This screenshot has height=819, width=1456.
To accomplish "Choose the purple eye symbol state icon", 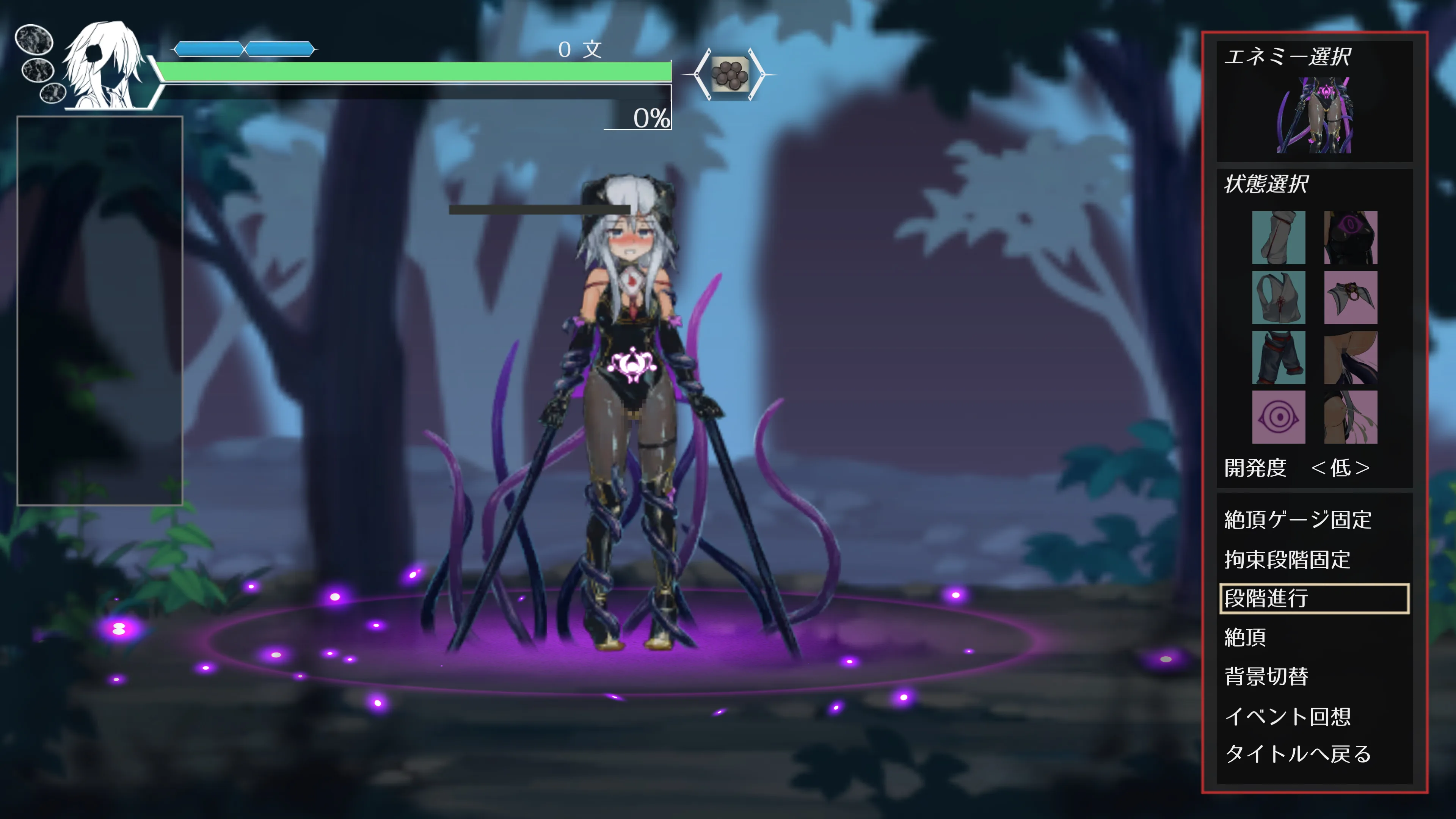I will pyautogui.click(x=1279, y=417).
